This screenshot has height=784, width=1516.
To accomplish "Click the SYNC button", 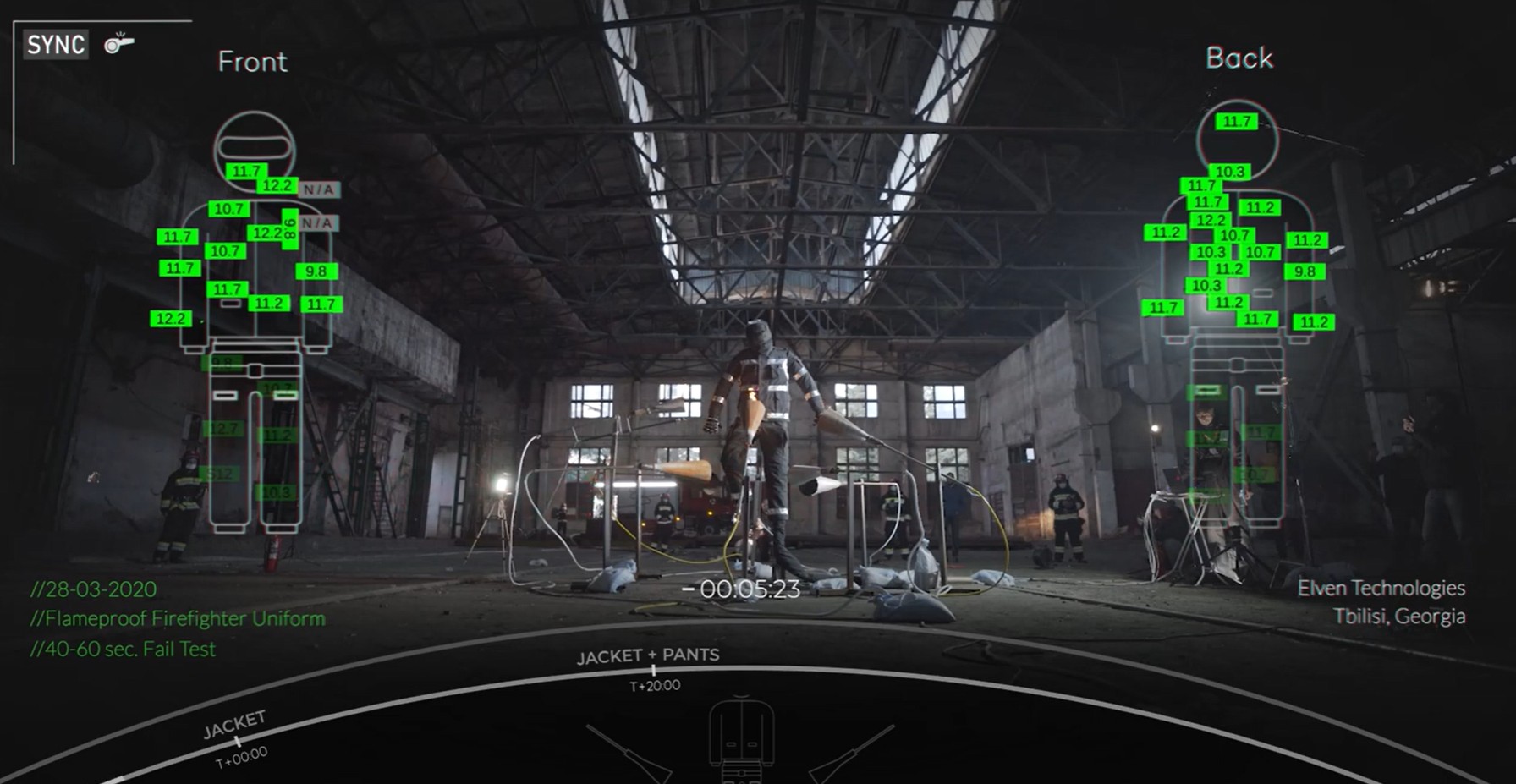I will click(56, 44).
